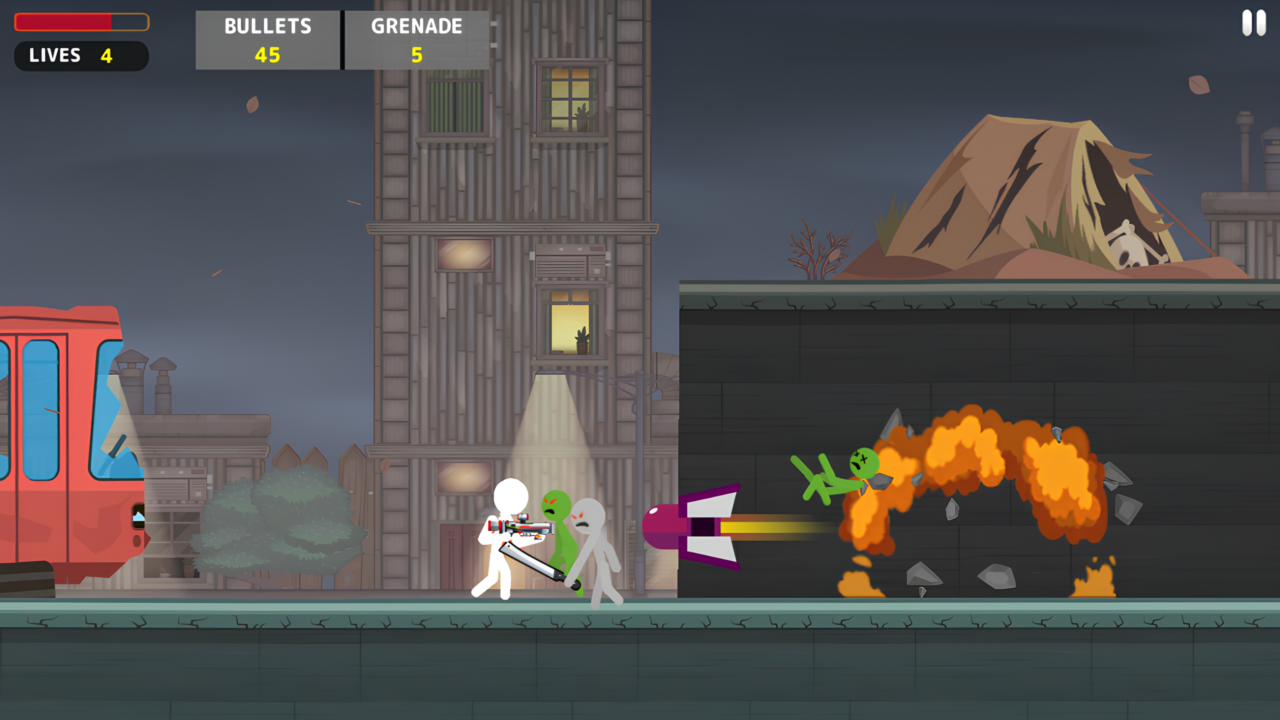Viewport: 1280px width, 720px height.
Task: Pause the game using the pause icon
Action: pyautogui.click(x=1253, y=22)
